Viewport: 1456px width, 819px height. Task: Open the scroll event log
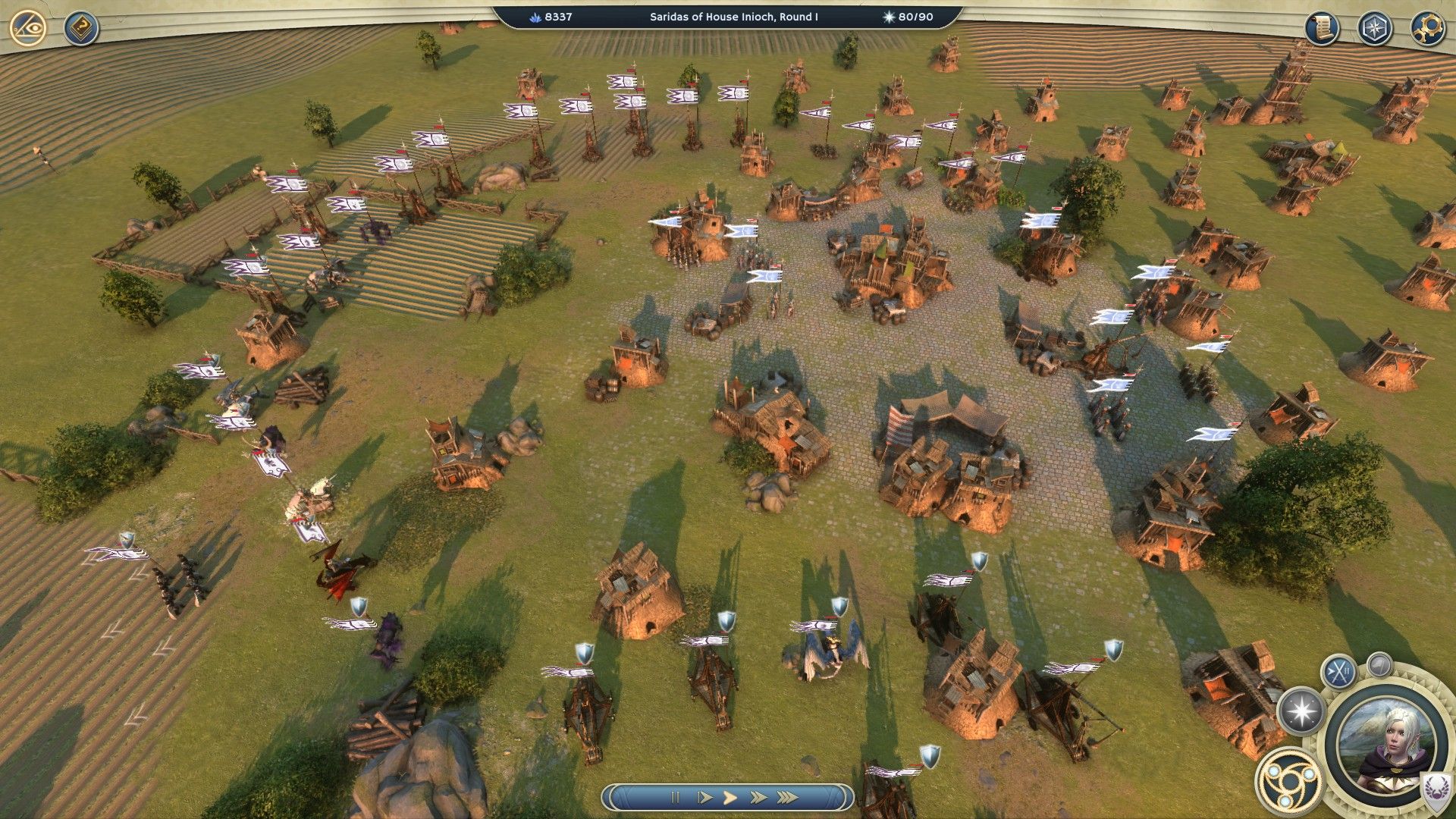(x=1322, y=29)
